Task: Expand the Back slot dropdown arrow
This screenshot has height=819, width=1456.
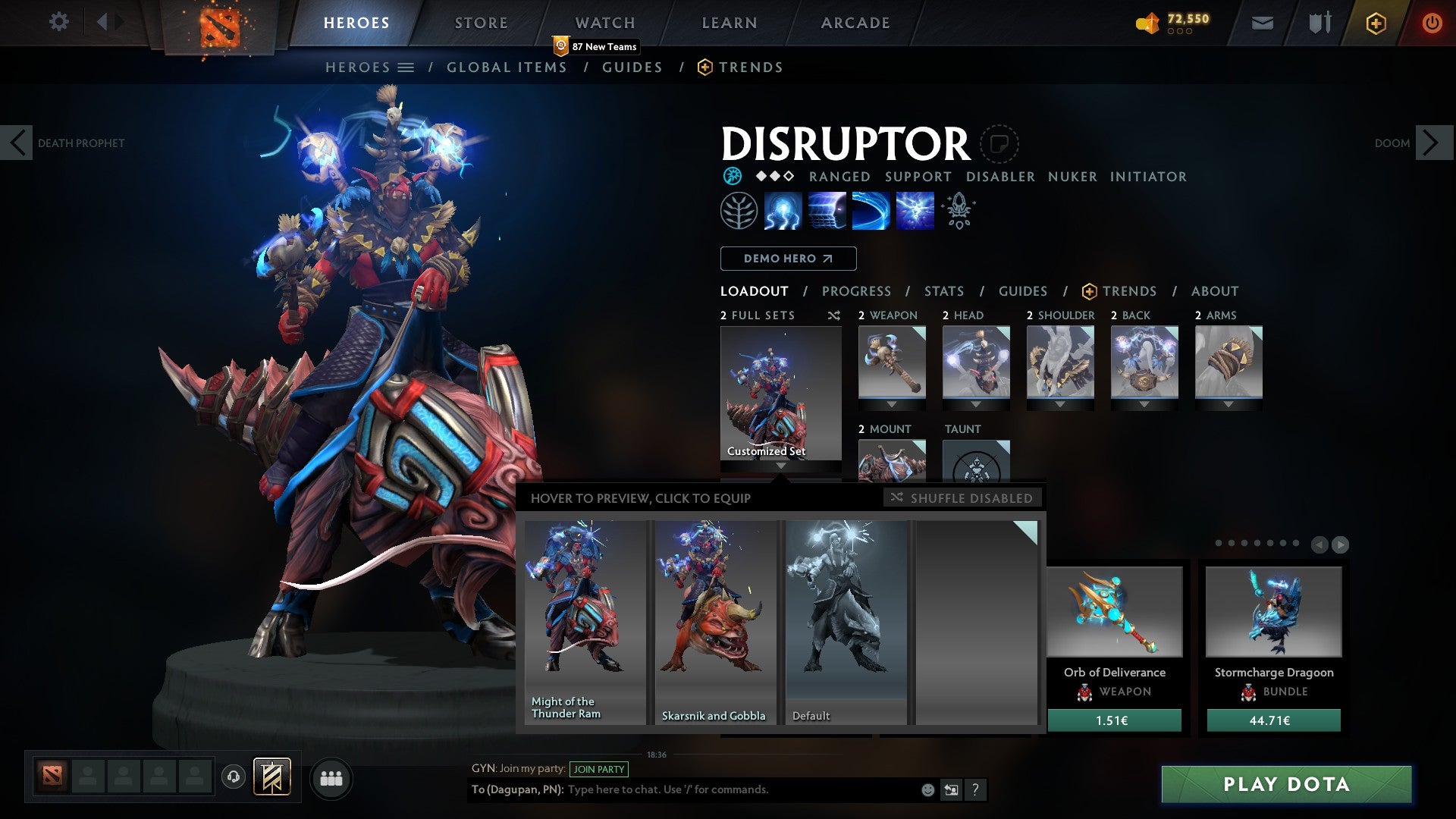Action: pyautogui.click(x=1144, y=404)
